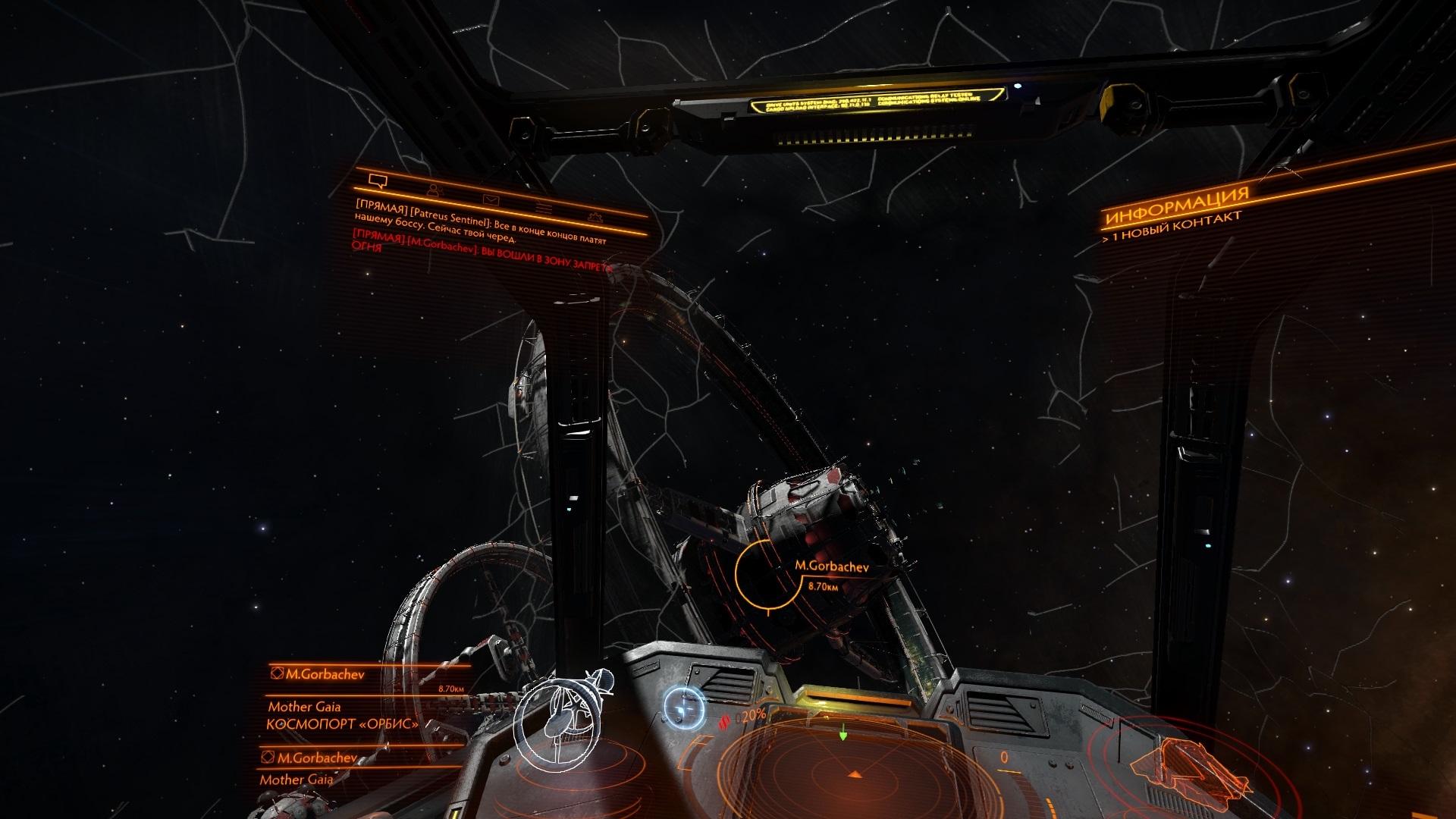Screen dimensions: 1456x819
Task: Open the chat speech-bubble tab in comms
Action: pyautogui.click(x=378, y=181)
